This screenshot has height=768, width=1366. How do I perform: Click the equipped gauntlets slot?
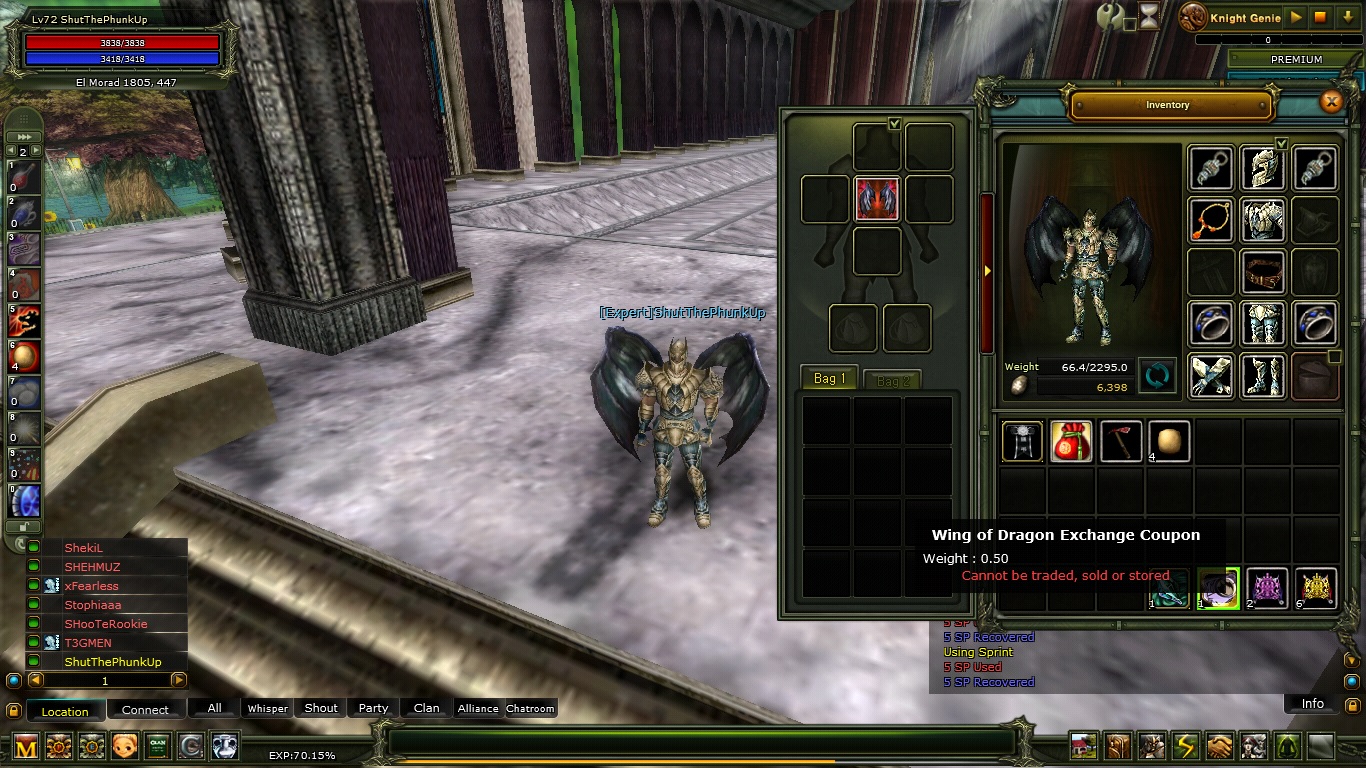(1210, 375)
